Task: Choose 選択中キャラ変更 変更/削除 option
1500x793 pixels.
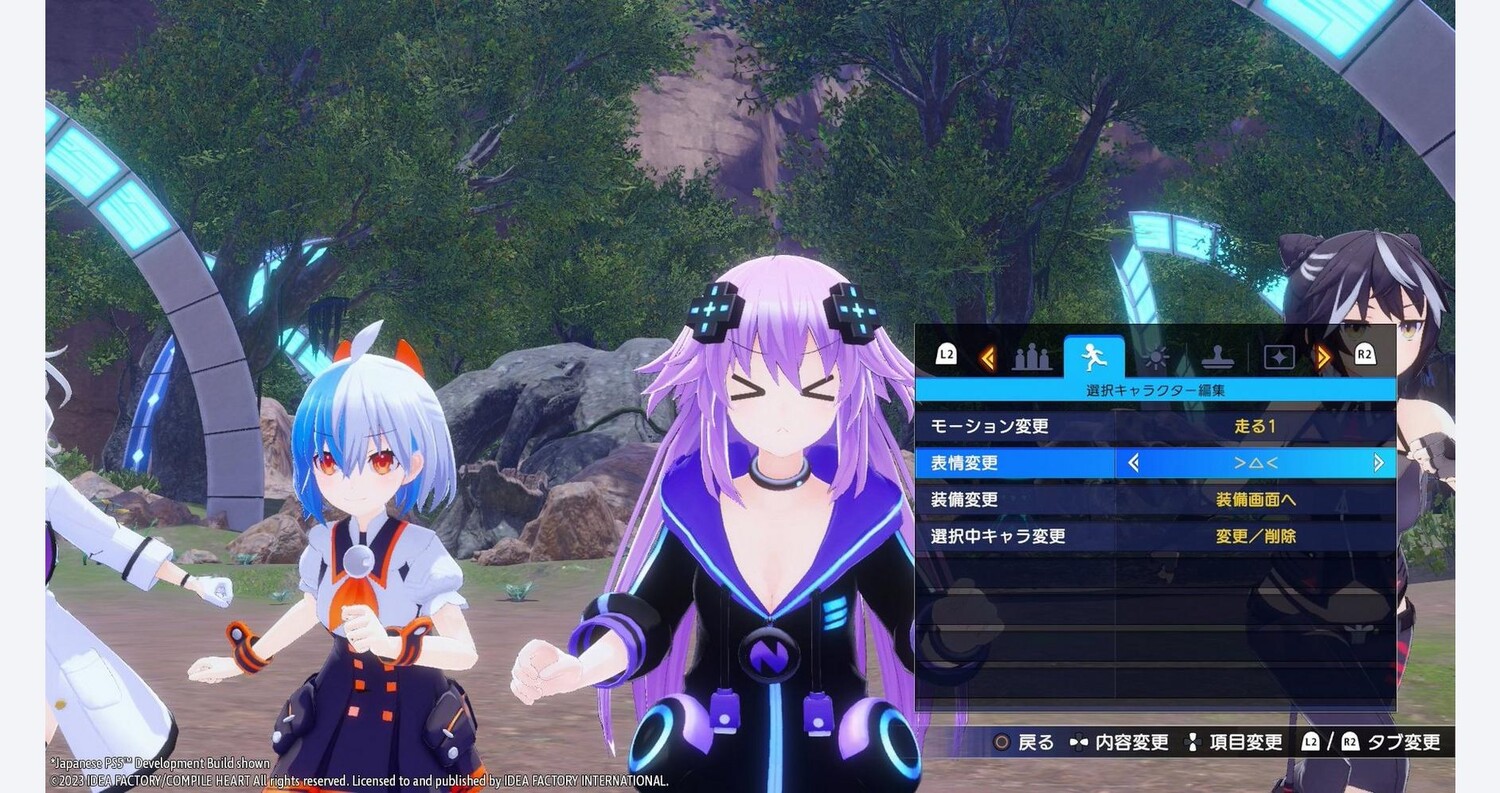Action: 1255,536
